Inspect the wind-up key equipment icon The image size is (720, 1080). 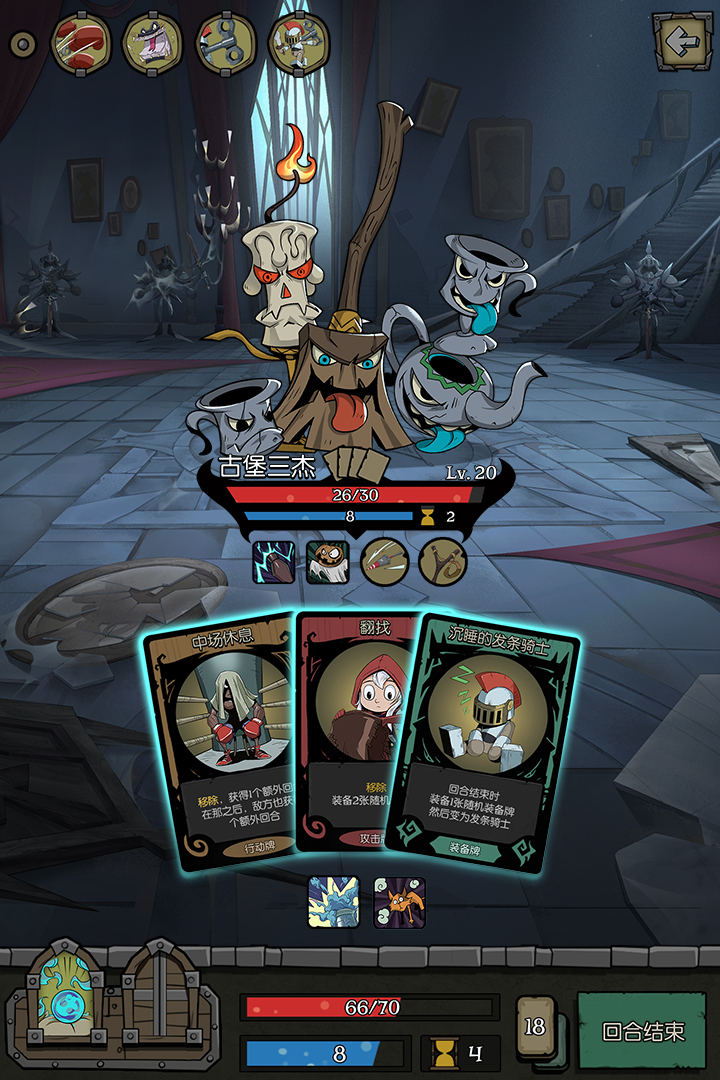point(226,43)
